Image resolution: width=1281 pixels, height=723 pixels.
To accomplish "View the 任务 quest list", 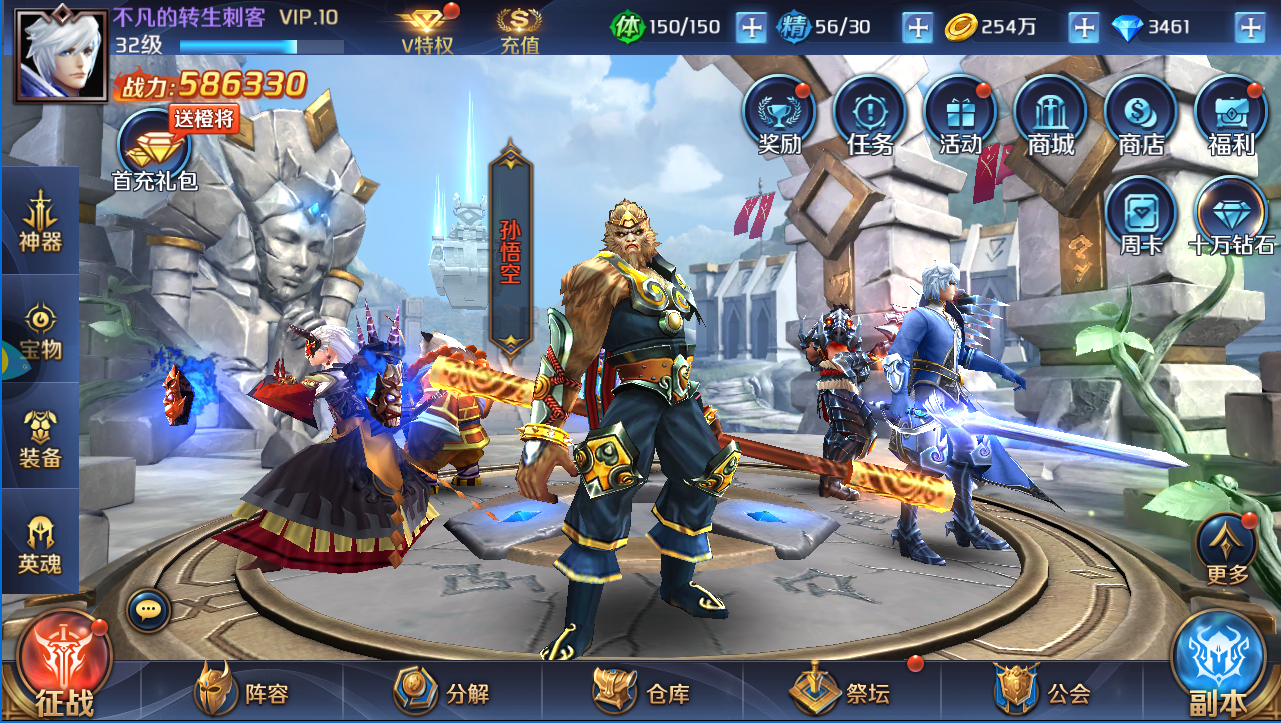I will pos(869,115).
